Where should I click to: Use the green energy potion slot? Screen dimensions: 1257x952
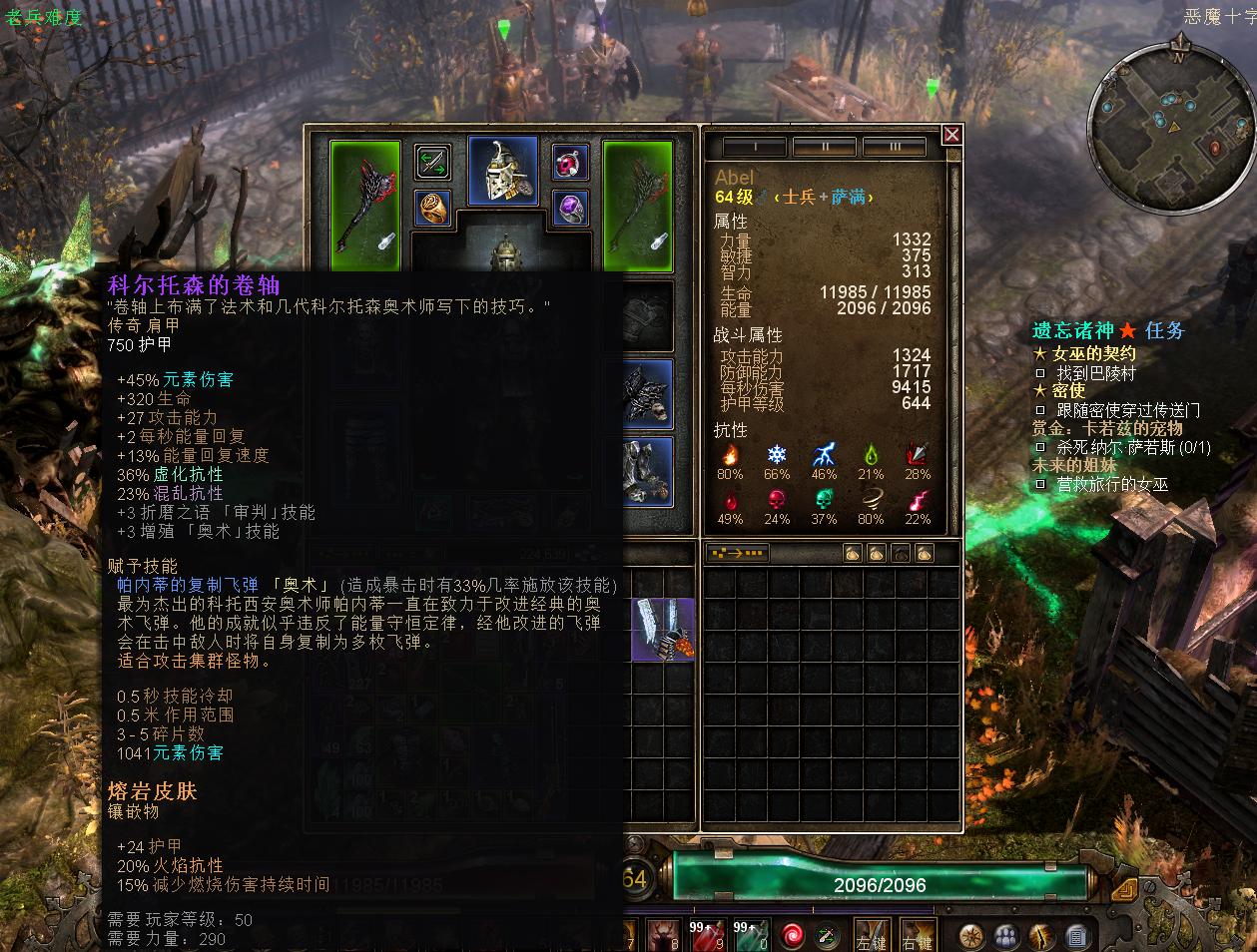coord(750,935)
